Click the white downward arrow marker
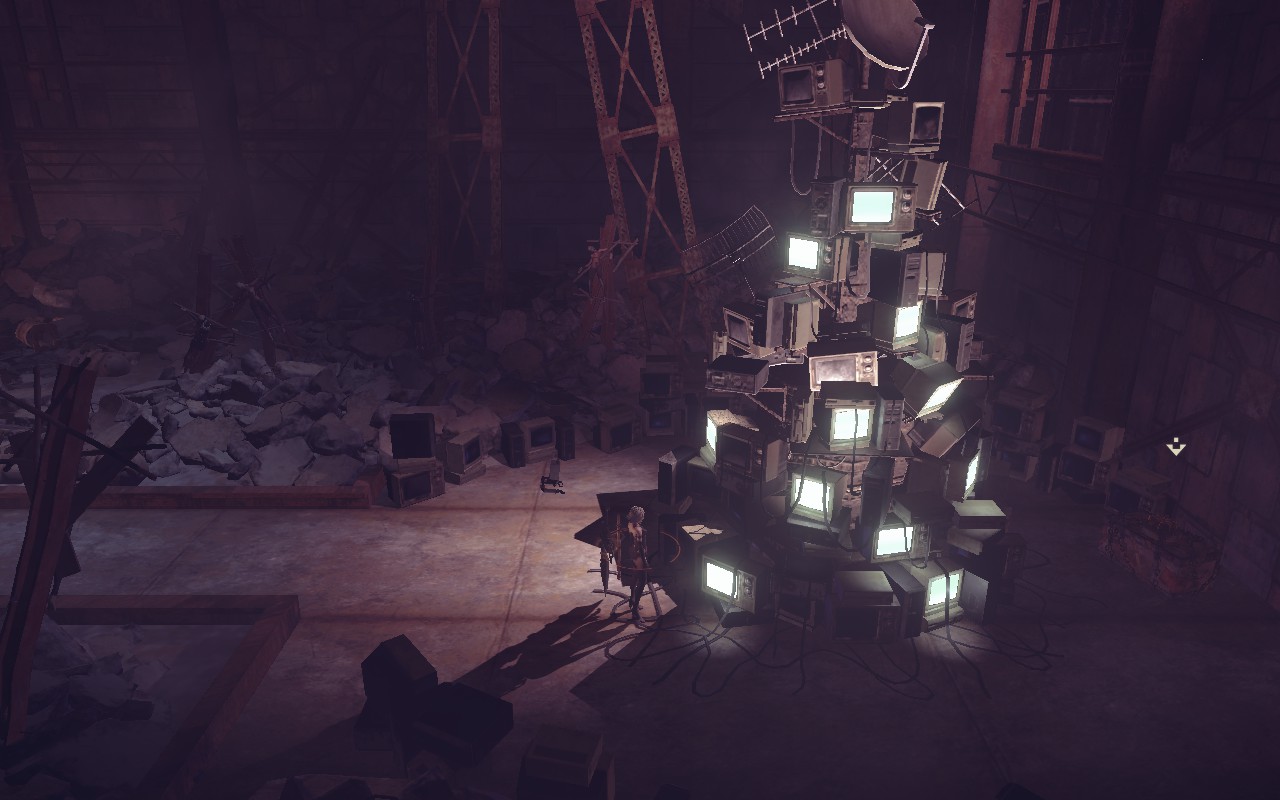 [1176, 447]
